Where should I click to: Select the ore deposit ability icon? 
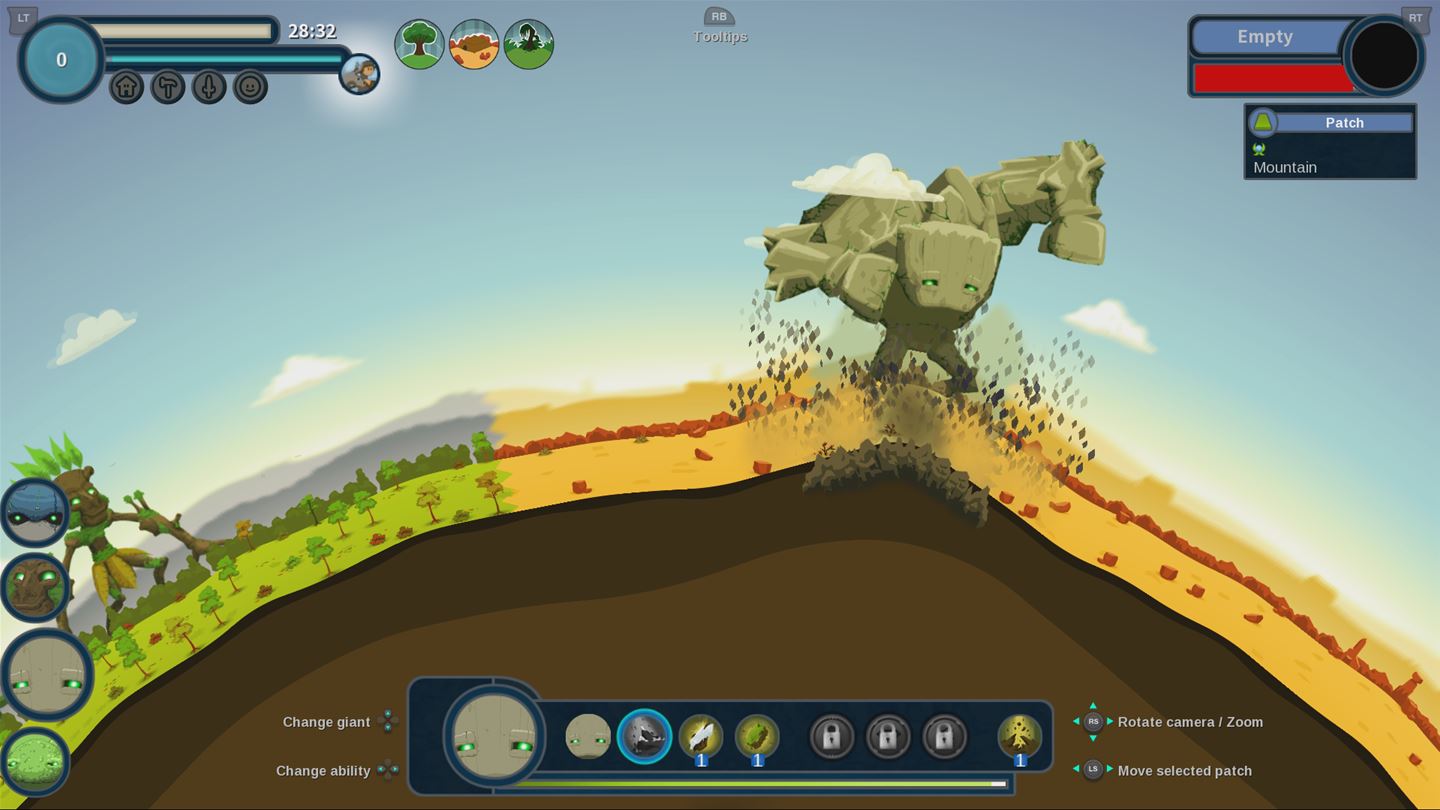click(702, 735)
